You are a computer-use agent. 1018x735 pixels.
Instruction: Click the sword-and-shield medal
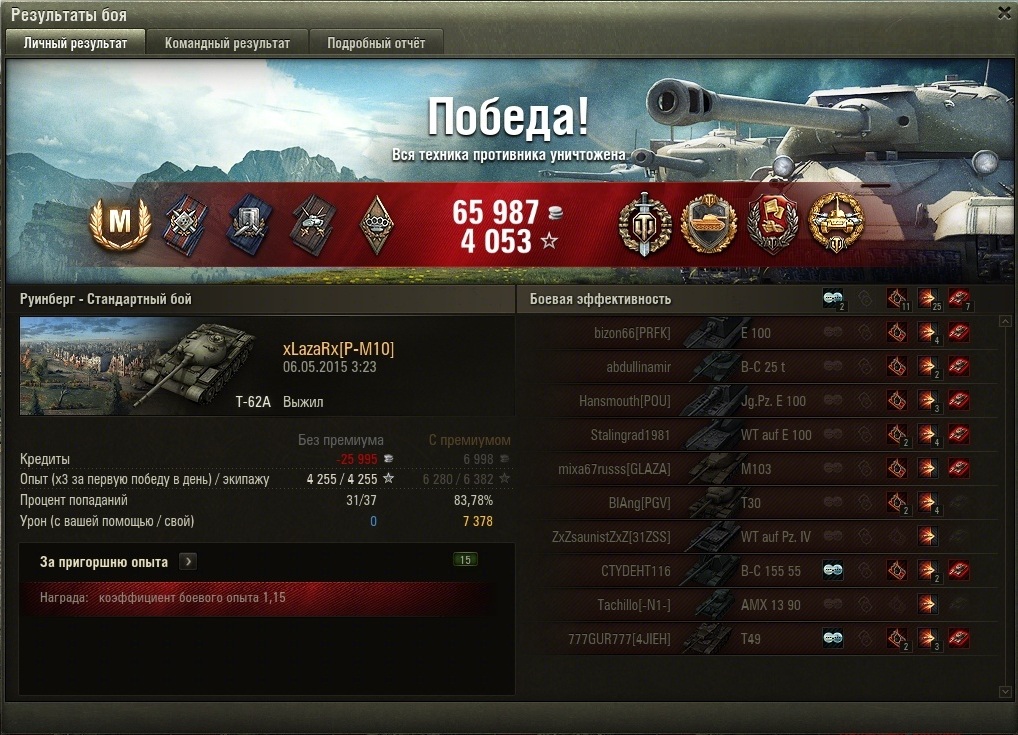point(645,225)
